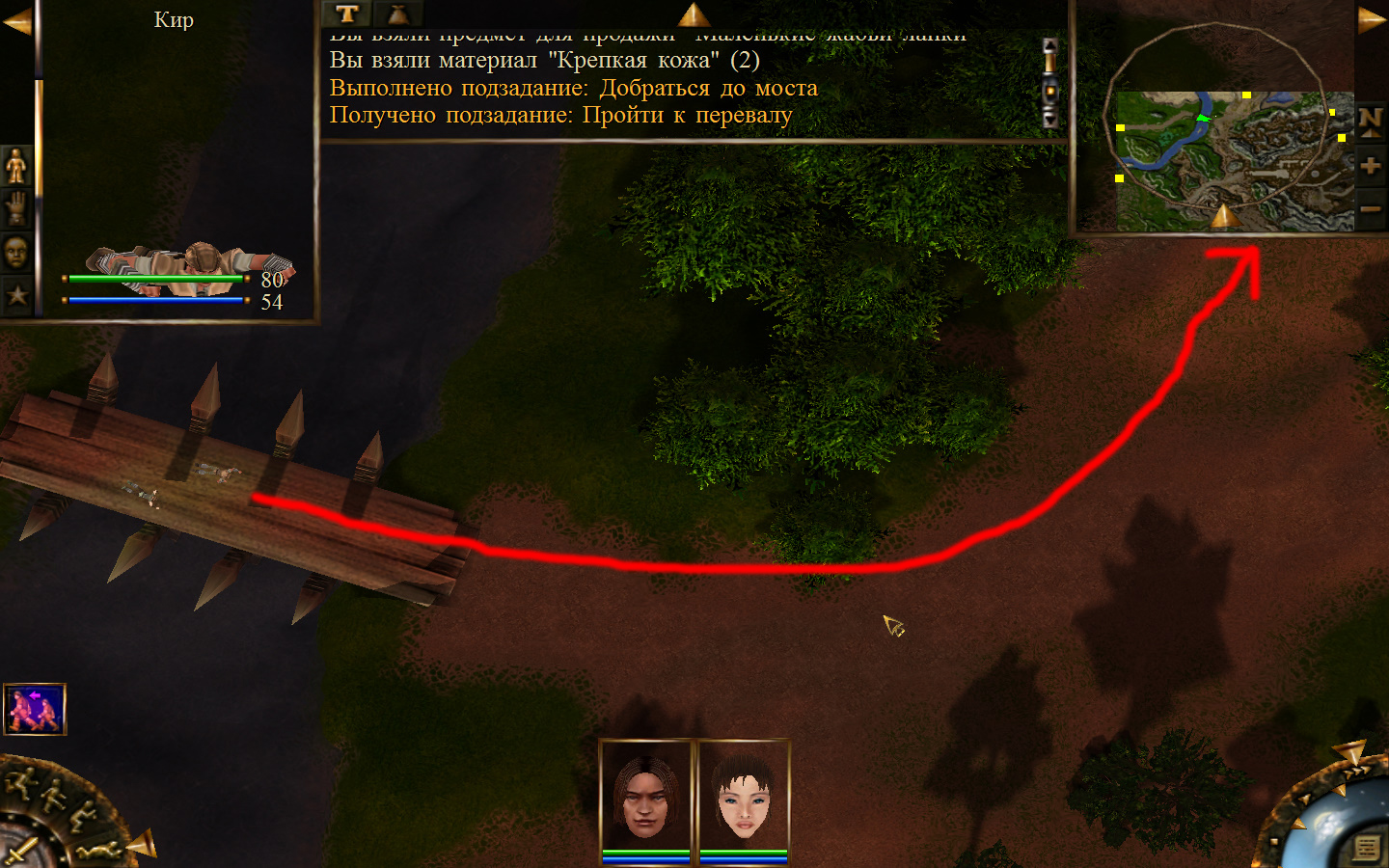Collapse the message log with the top arrow

(693, 14)
